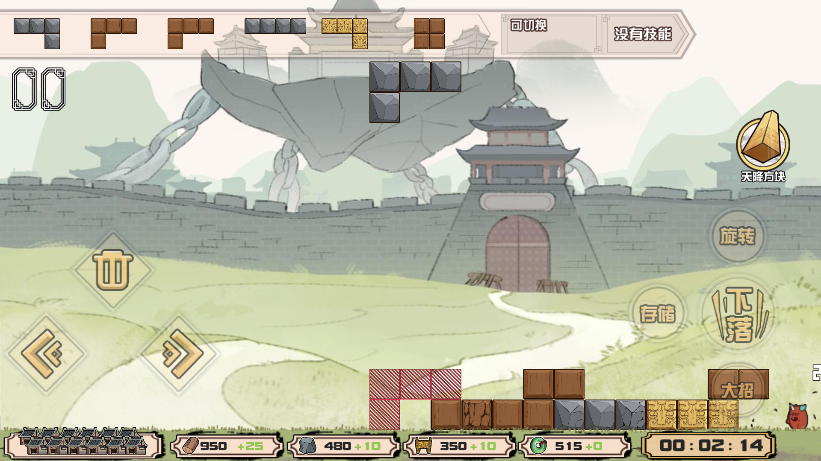Pause the game with the top-left button

coord(39,89)
